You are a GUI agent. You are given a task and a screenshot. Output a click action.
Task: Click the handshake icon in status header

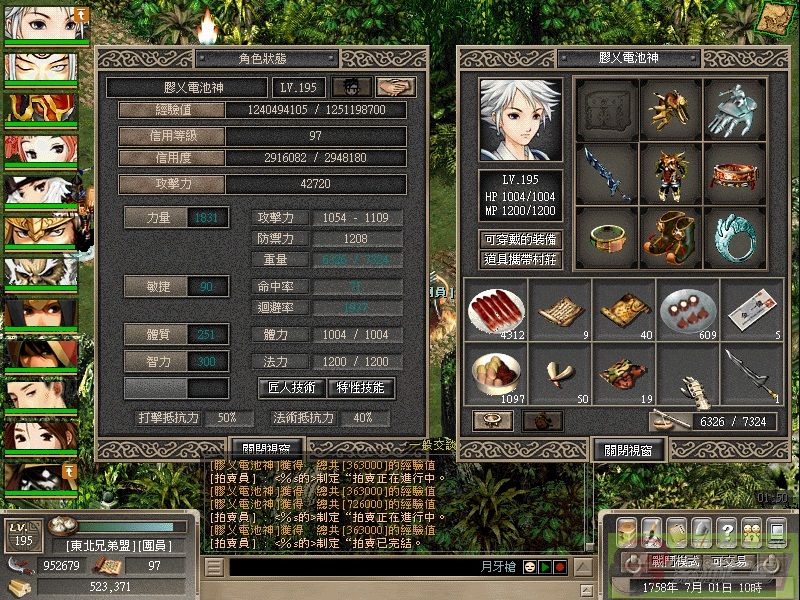pyautogui.click(x=395, y=88)
